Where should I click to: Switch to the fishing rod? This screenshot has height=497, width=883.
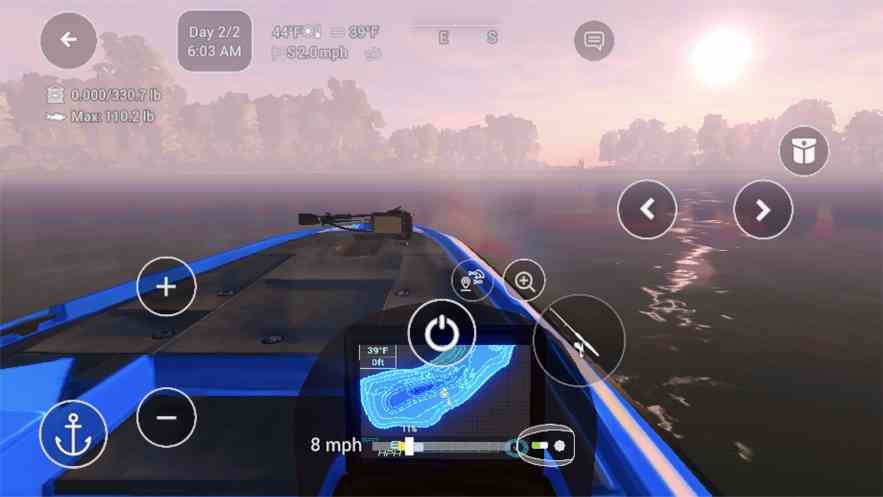(579, 341)
